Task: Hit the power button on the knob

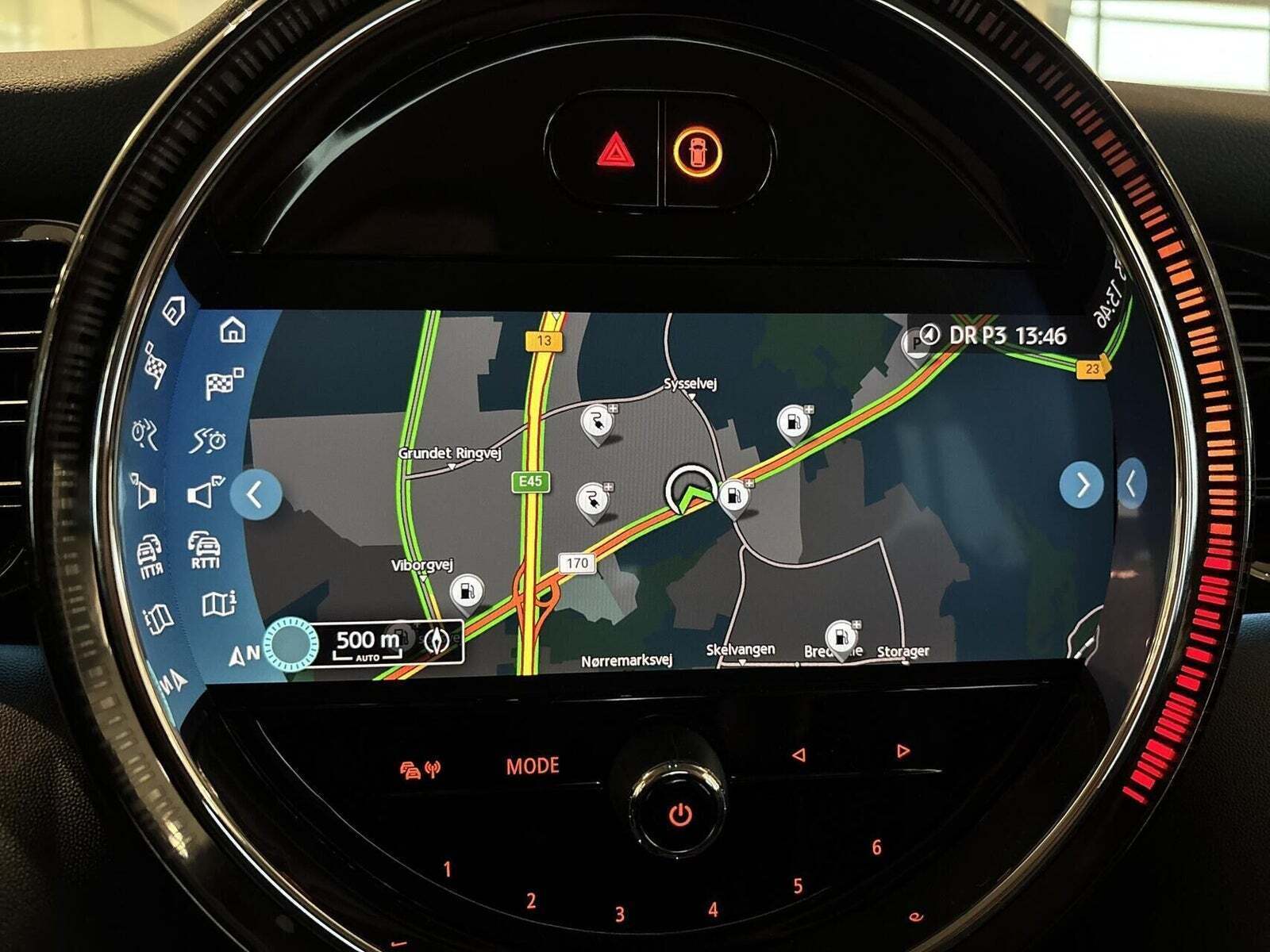Action: point(679,813)
